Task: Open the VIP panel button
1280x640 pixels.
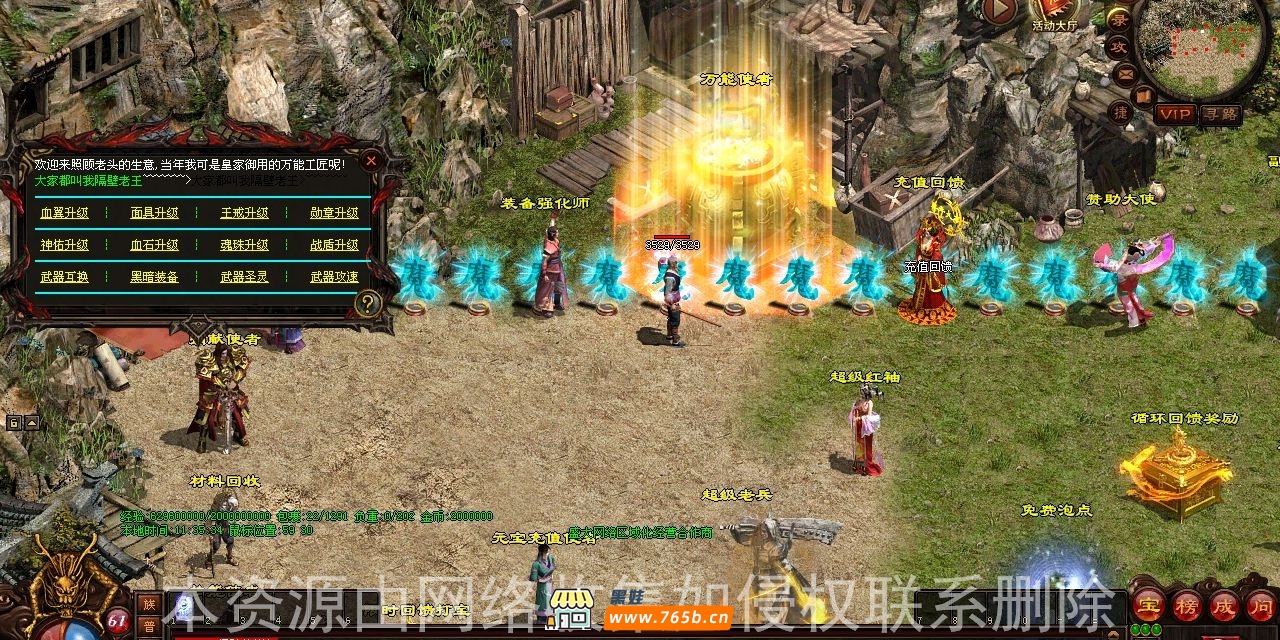Action: pyautogui.click(x=1176, y=115)
